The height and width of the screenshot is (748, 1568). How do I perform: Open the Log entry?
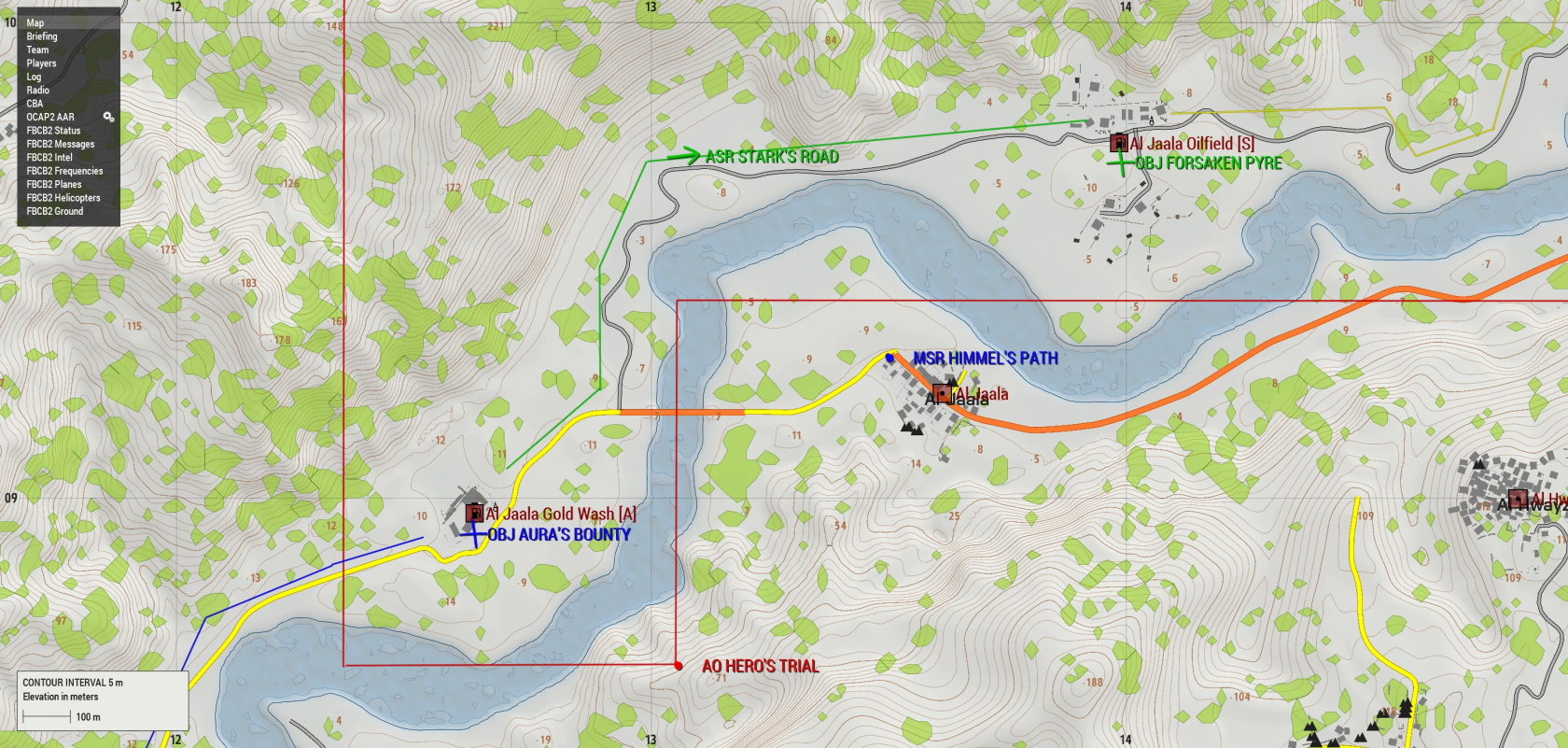click(34, 78)
